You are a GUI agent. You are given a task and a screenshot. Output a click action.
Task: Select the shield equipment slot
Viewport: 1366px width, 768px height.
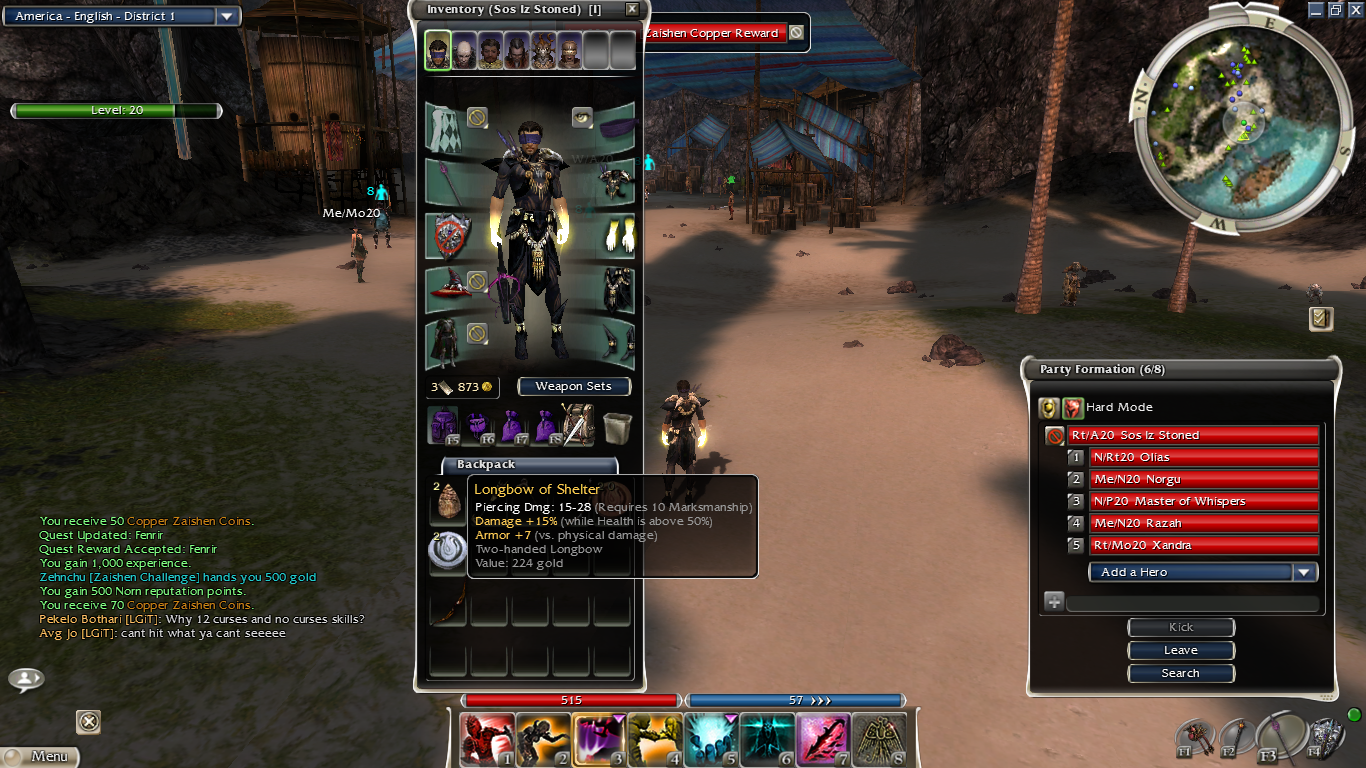coord(446,235)
